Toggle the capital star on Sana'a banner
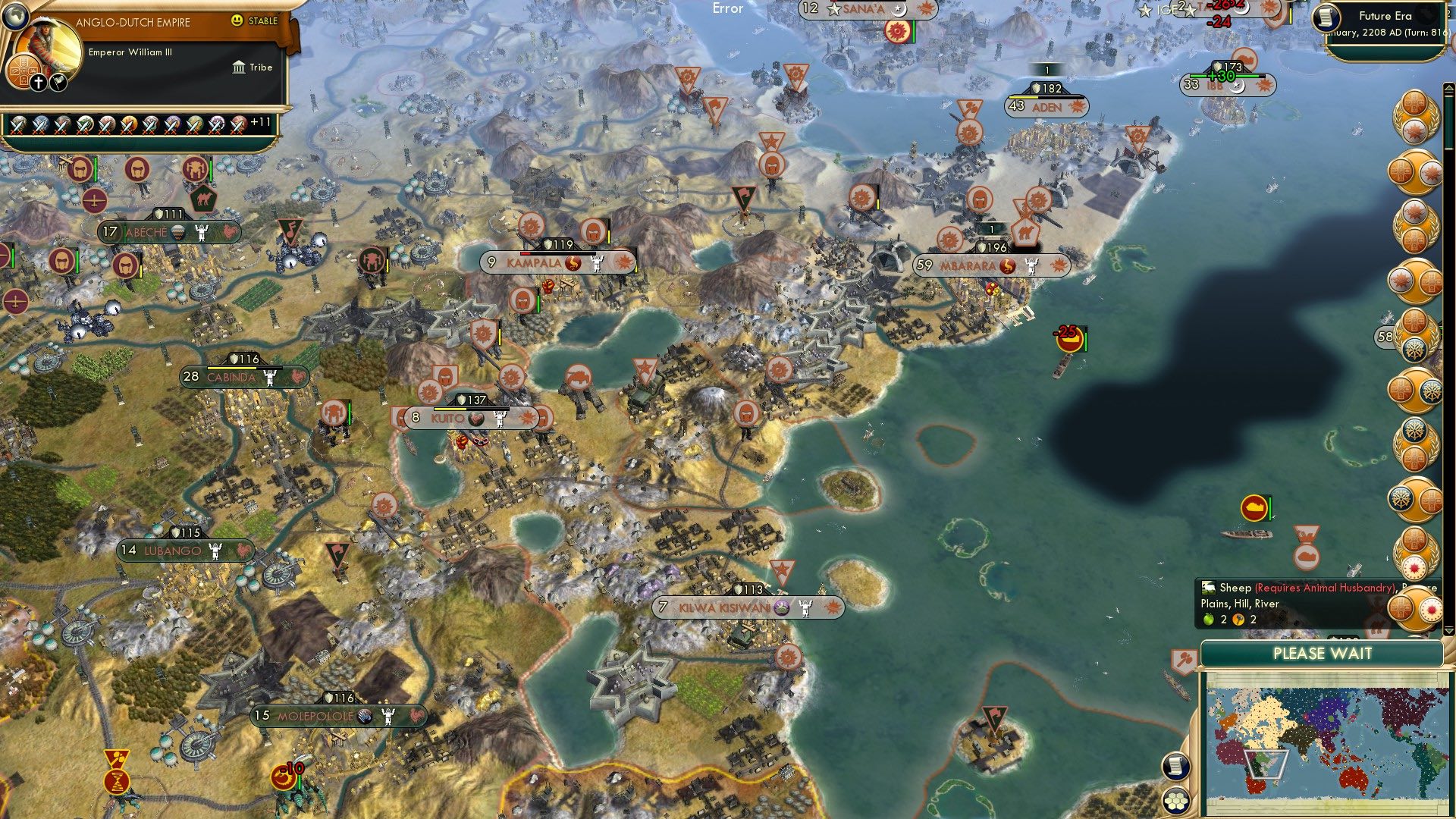Screen dimensions: 1456x819 [834, 10]
